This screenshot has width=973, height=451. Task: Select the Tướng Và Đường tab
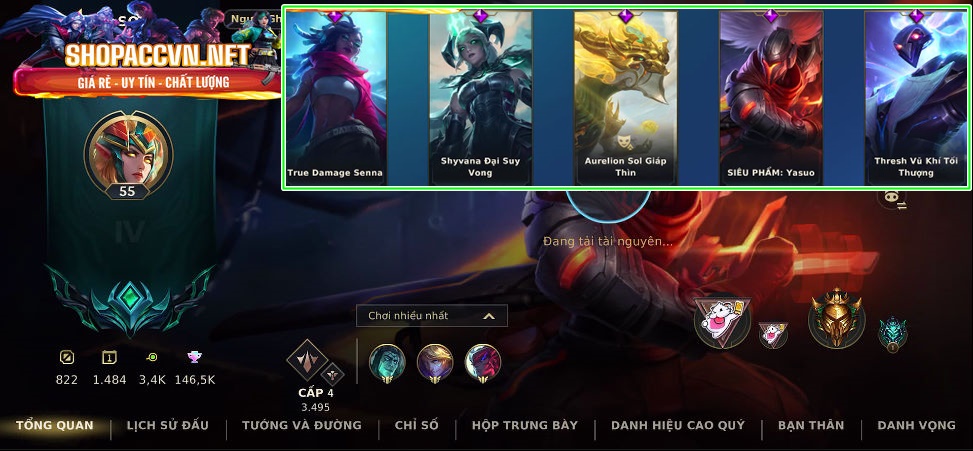click(301, 426)
